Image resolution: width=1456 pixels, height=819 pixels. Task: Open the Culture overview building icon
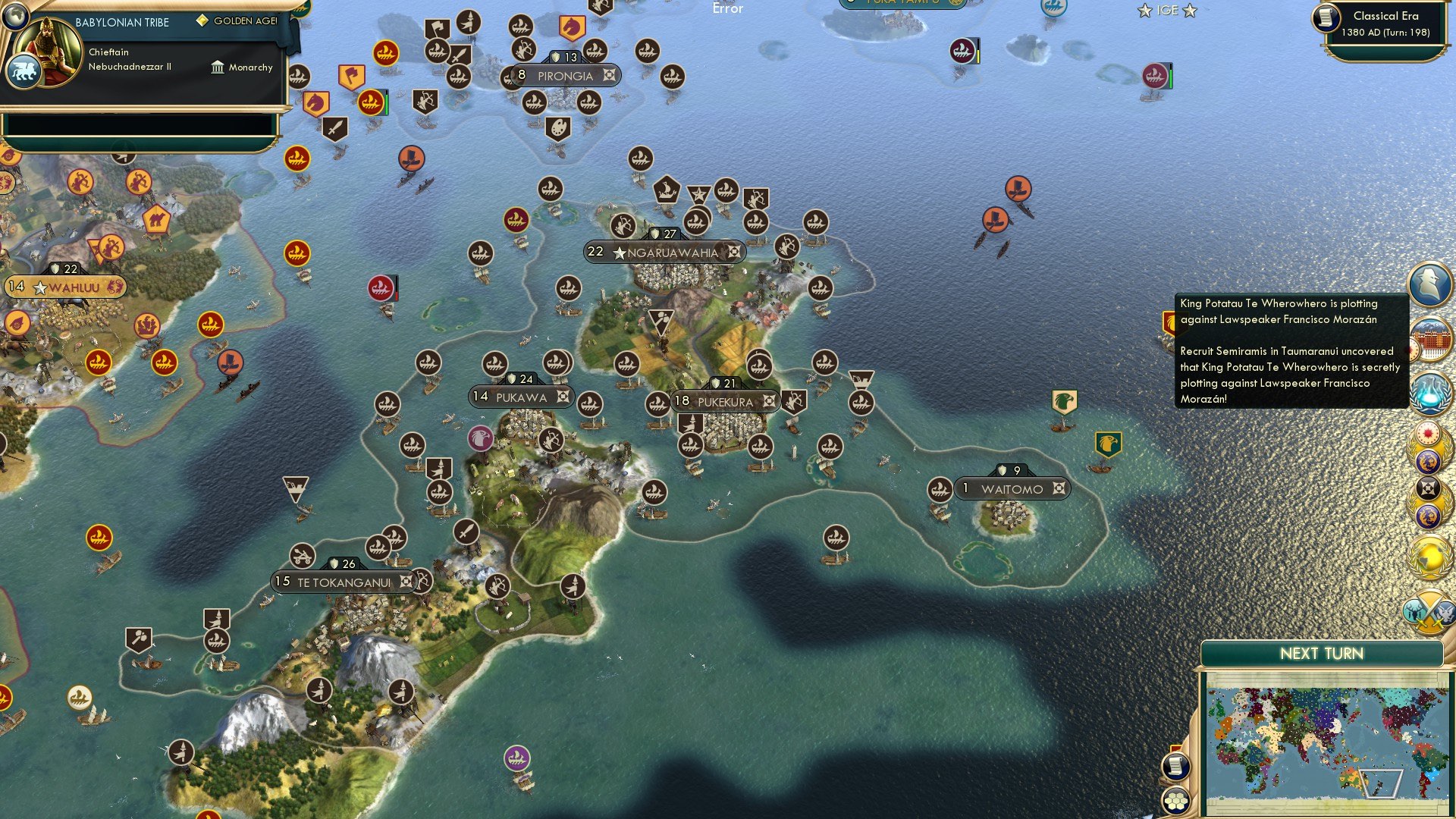click(x=1429, y=337)
